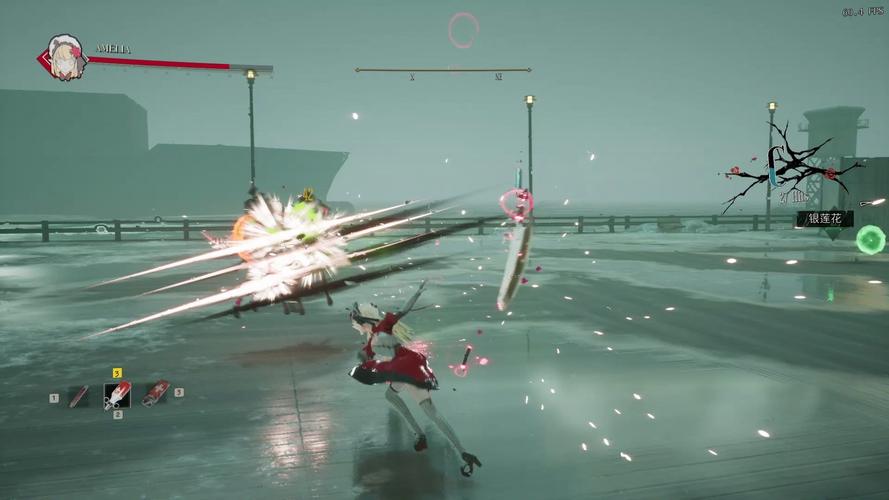This screenshot has width=889, height=500.
Task: Select the thin red blade in slot 1
Action: (x=78, y=397)
